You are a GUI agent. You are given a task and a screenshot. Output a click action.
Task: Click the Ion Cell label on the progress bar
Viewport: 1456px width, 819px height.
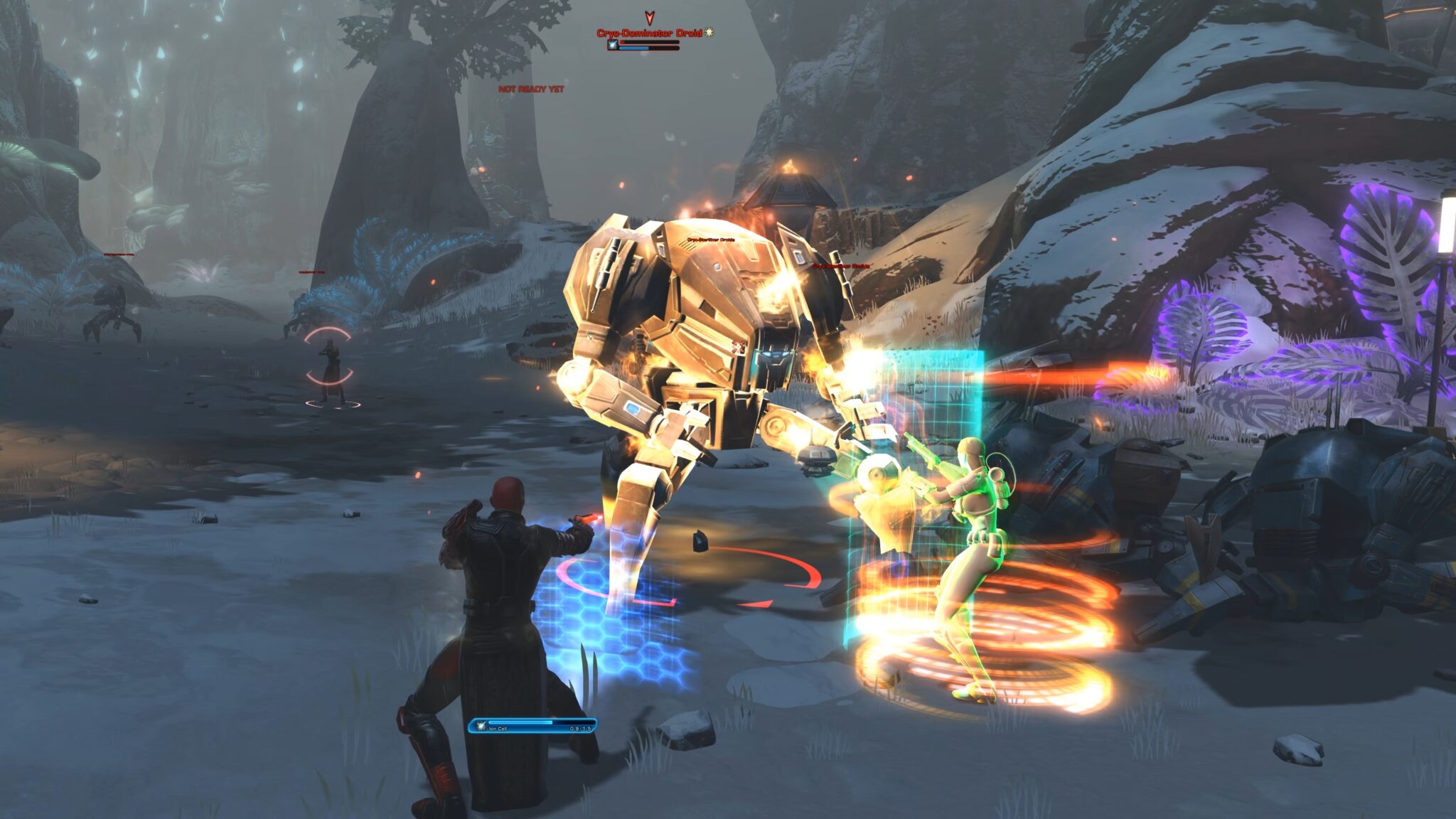pyautogui.click(x=498, y=729)
